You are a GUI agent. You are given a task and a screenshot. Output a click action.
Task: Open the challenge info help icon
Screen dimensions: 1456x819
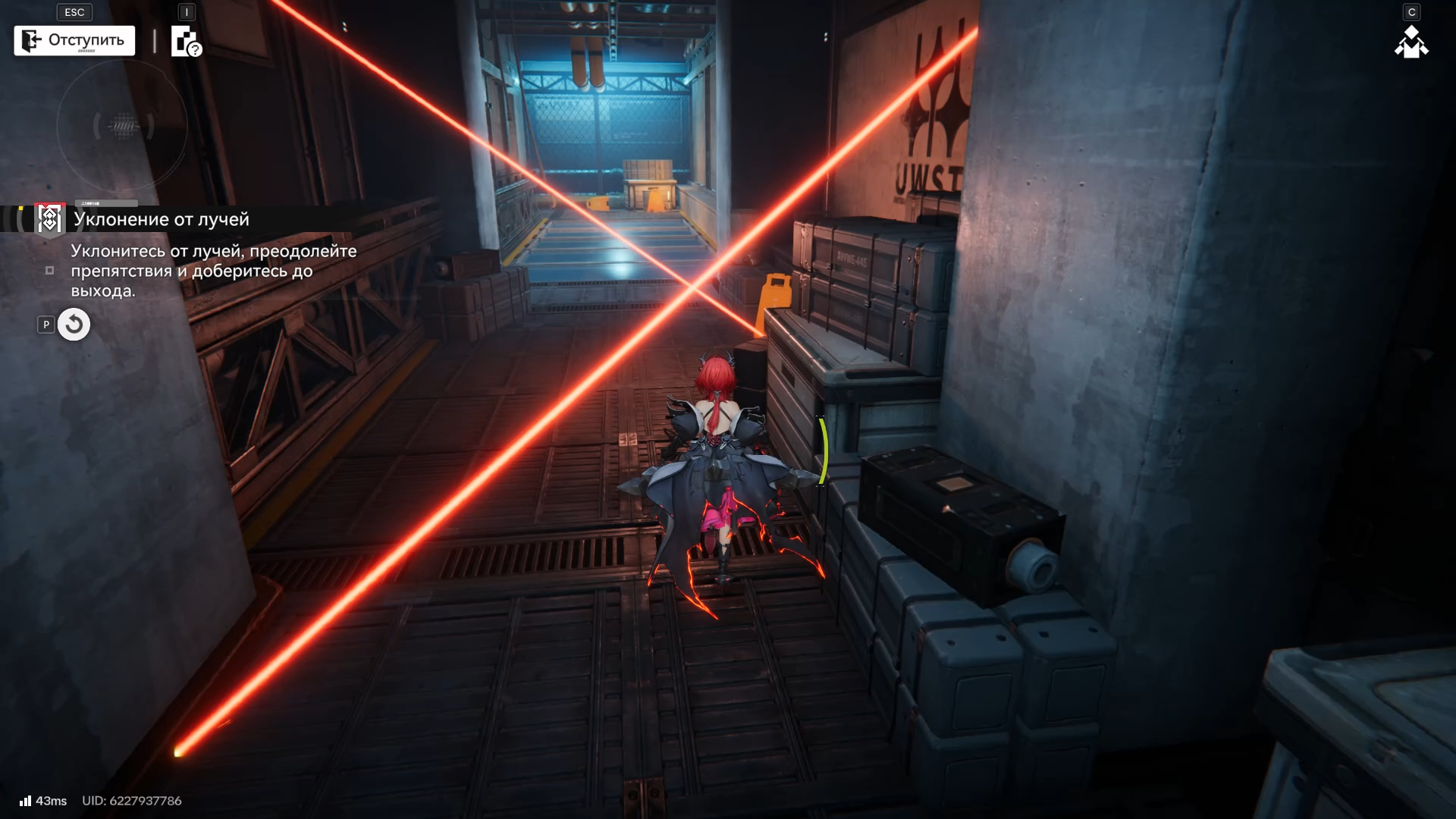186,42
